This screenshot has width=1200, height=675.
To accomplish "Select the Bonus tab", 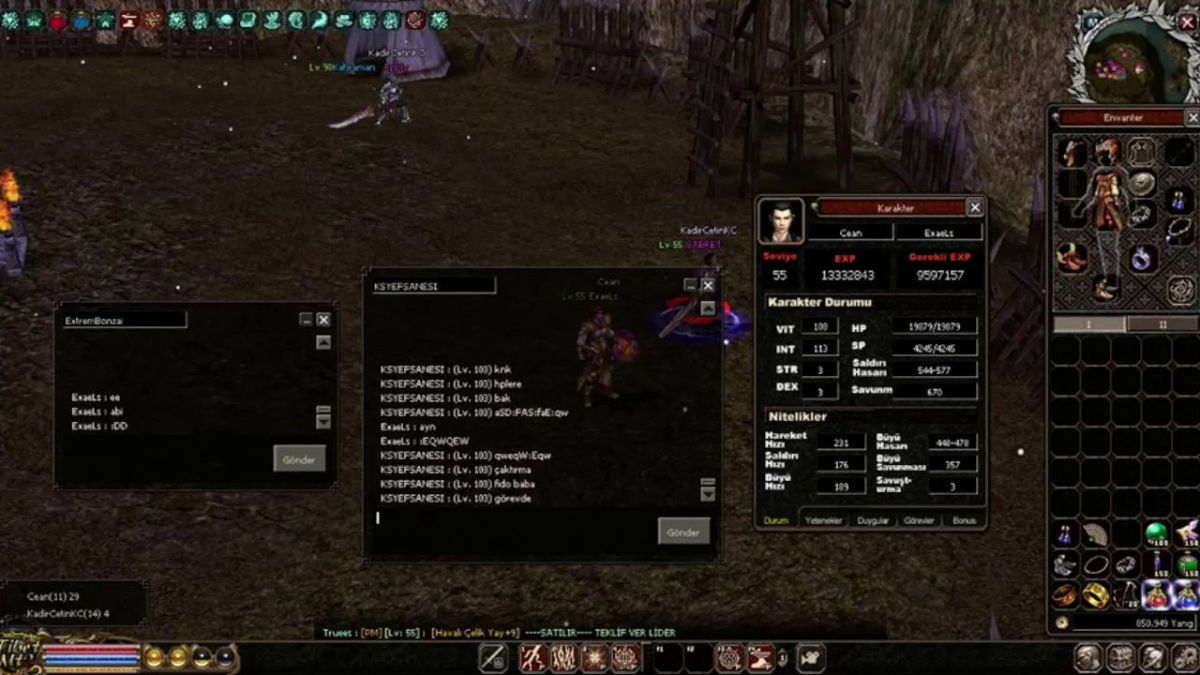I will click(x=963, y=521).
